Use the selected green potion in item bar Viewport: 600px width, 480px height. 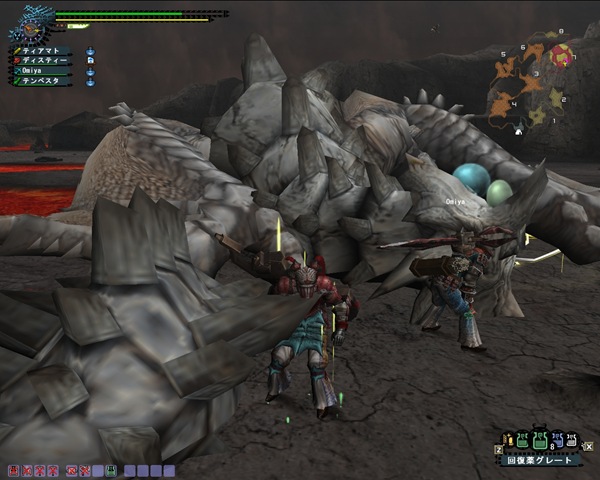pyautogui.click(x=540, y=439)
